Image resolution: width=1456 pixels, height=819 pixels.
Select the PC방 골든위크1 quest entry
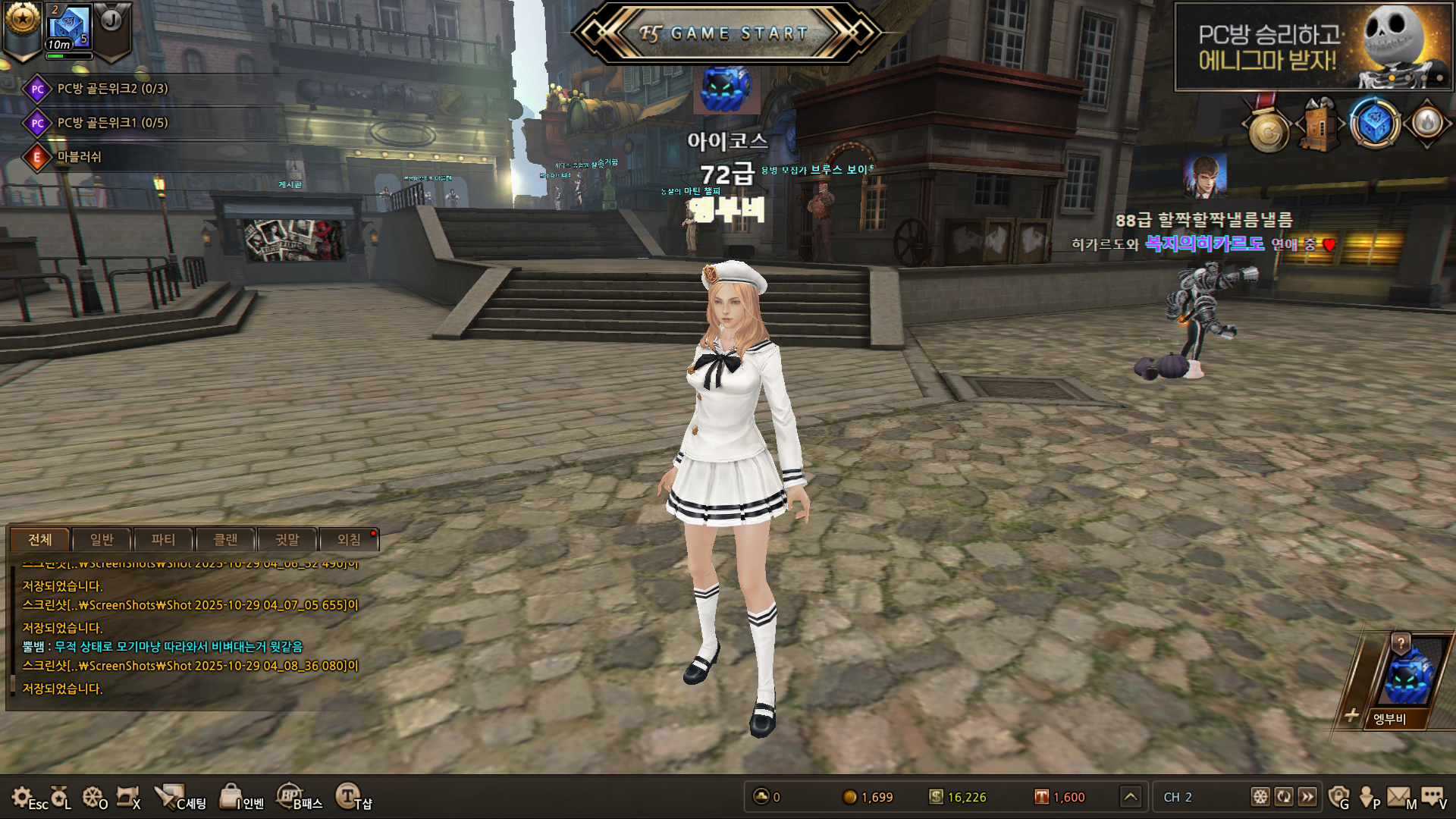point(112,123)
